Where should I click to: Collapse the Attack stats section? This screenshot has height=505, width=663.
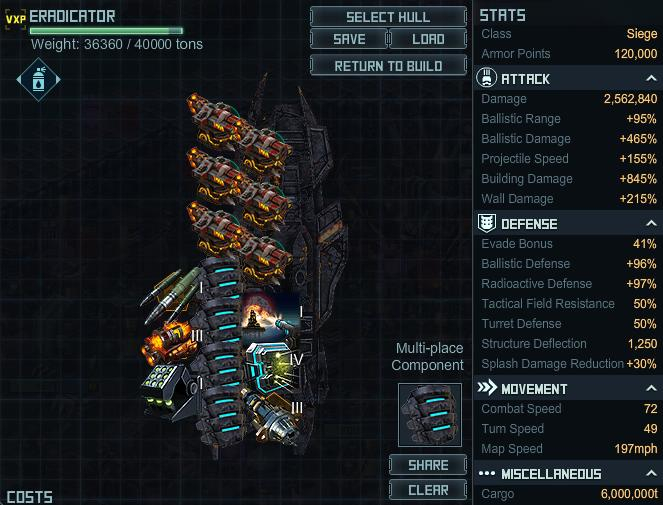[x=651, y=79]
